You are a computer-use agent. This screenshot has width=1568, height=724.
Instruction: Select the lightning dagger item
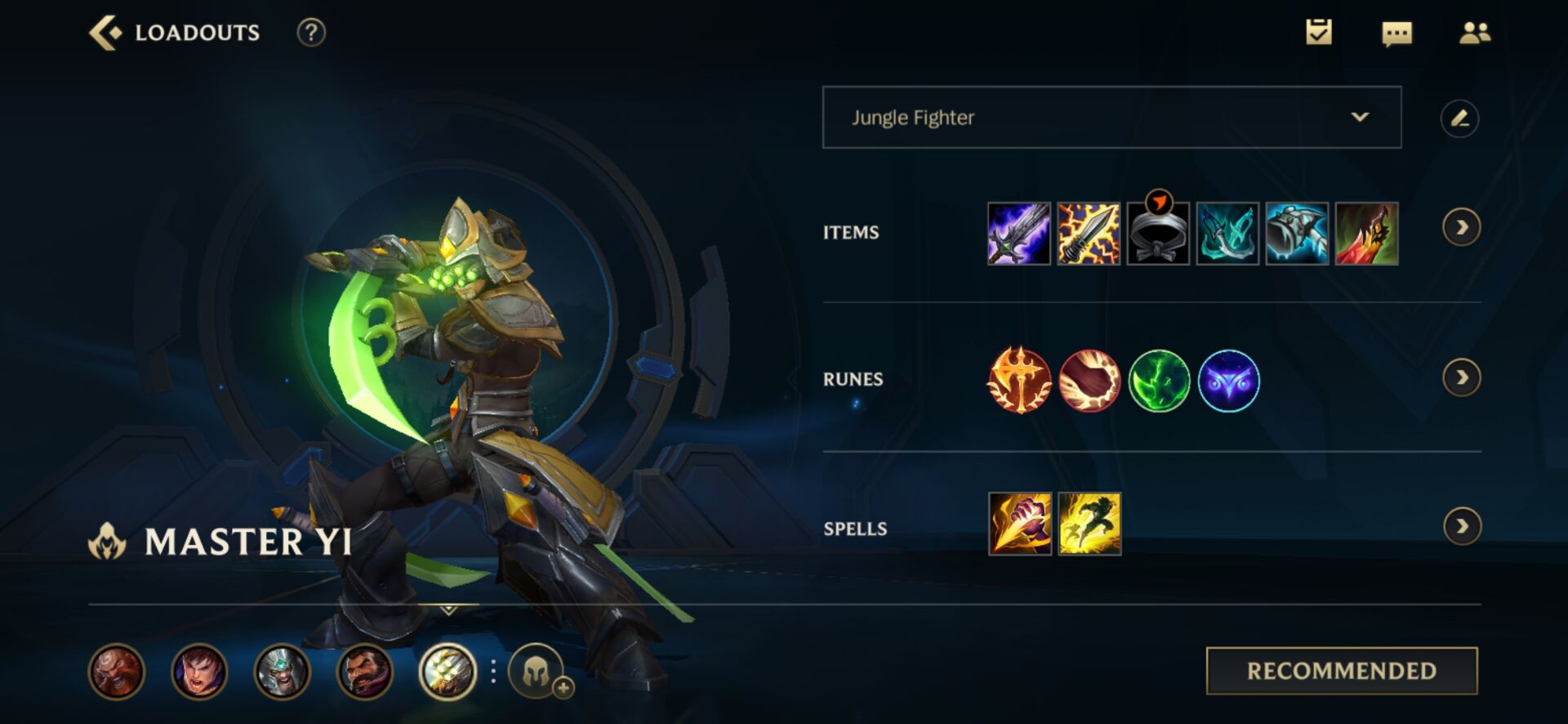pos(1089,234)
